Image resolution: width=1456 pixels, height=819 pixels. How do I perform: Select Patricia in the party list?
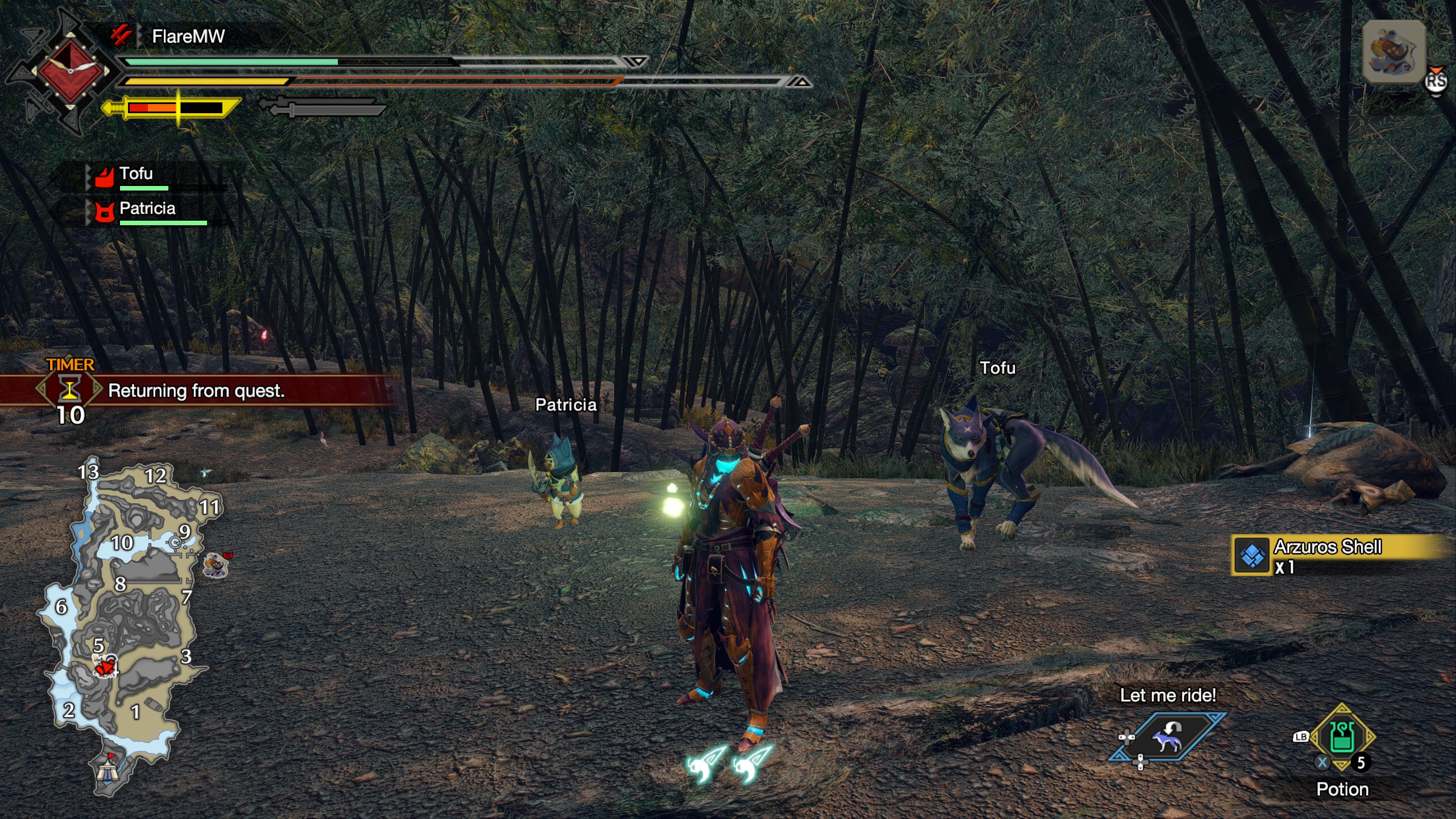pos(147,209)
